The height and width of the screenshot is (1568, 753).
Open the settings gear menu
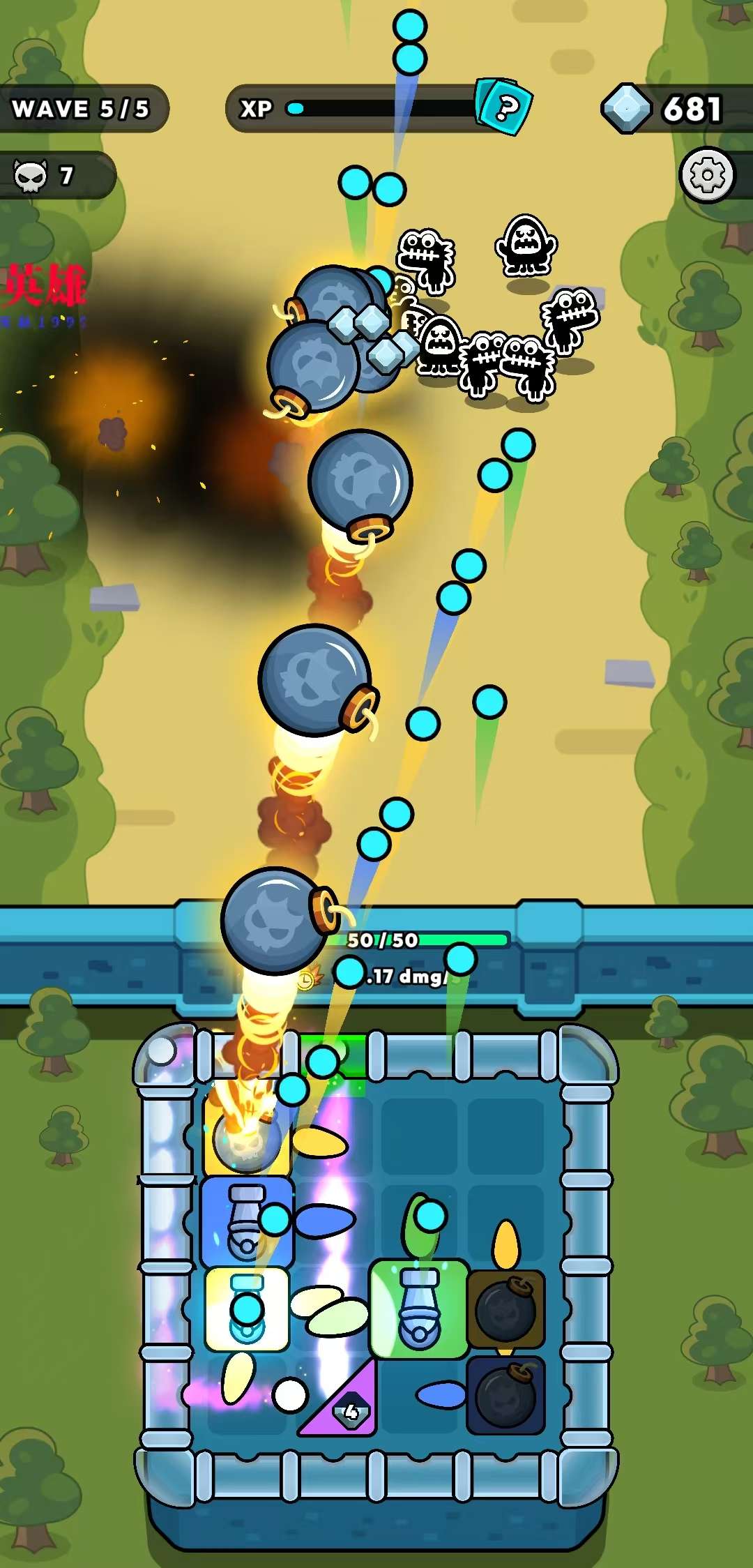pyautogui.click(x=707, y=175)
